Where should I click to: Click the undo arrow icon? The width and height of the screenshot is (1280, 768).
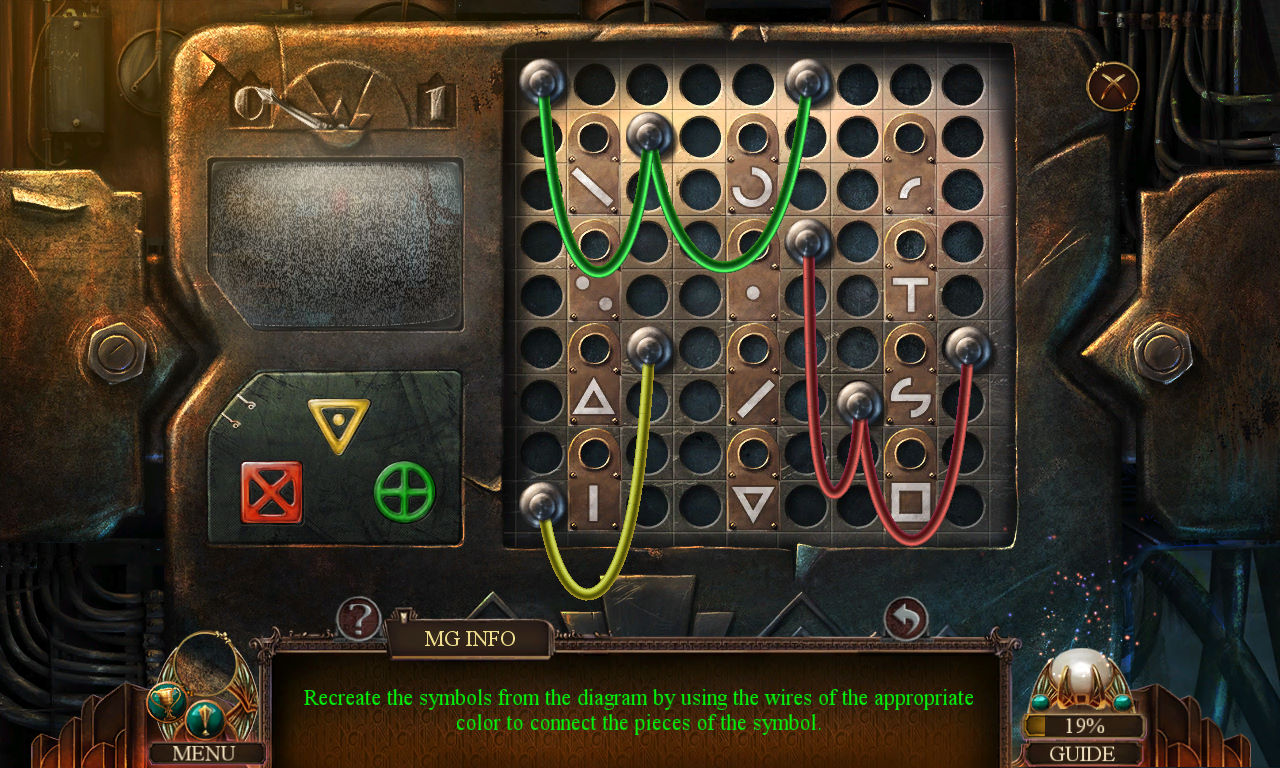[x=908, y=618]
